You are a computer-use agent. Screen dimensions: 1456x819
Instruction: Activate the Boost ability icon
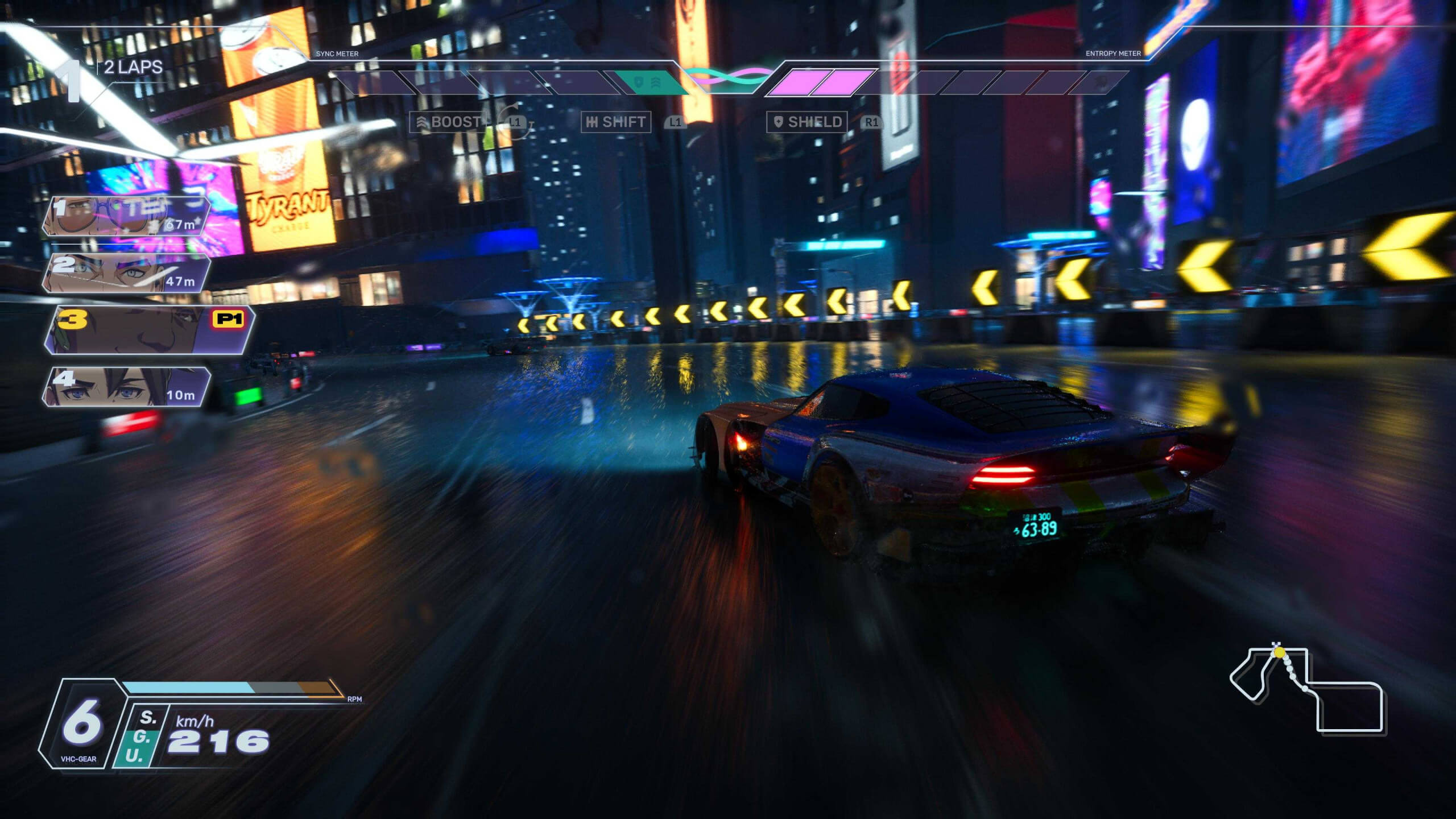pos(449,121)
